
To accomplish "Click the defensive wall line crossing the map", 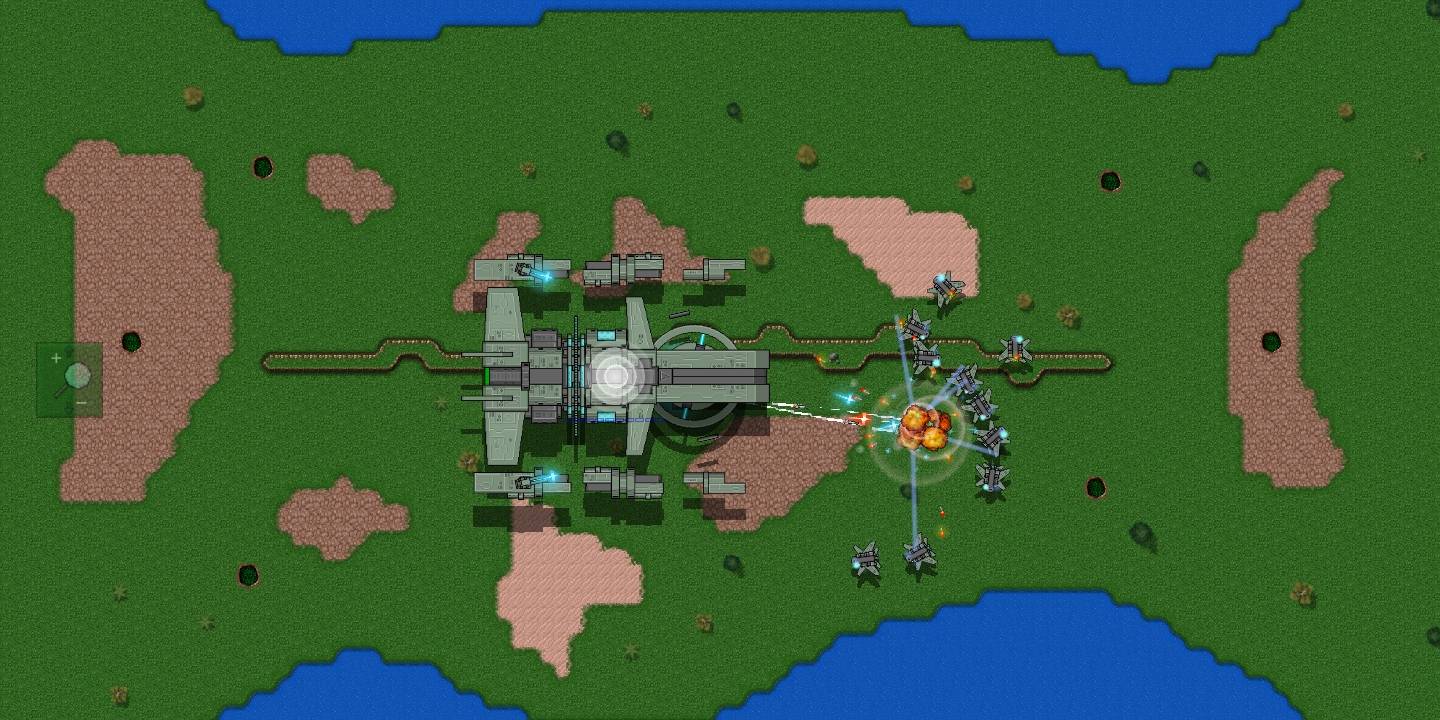I will pos(350,356).
